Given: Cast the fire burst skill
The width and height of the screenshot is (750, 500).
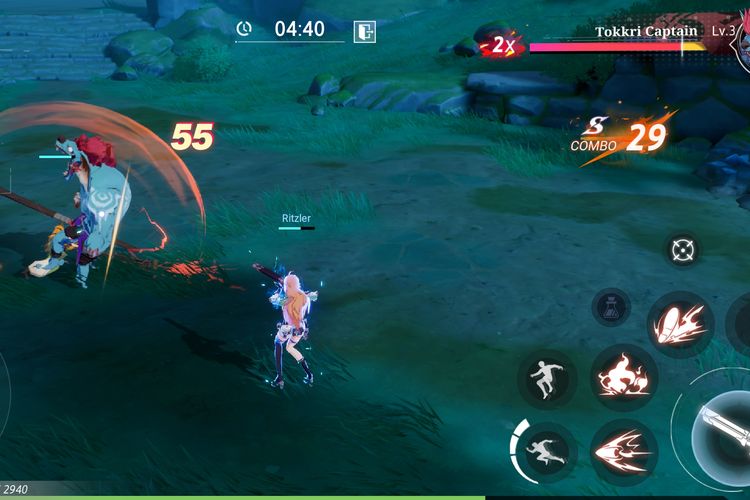Looking at the screenshot, I should 623,378.
